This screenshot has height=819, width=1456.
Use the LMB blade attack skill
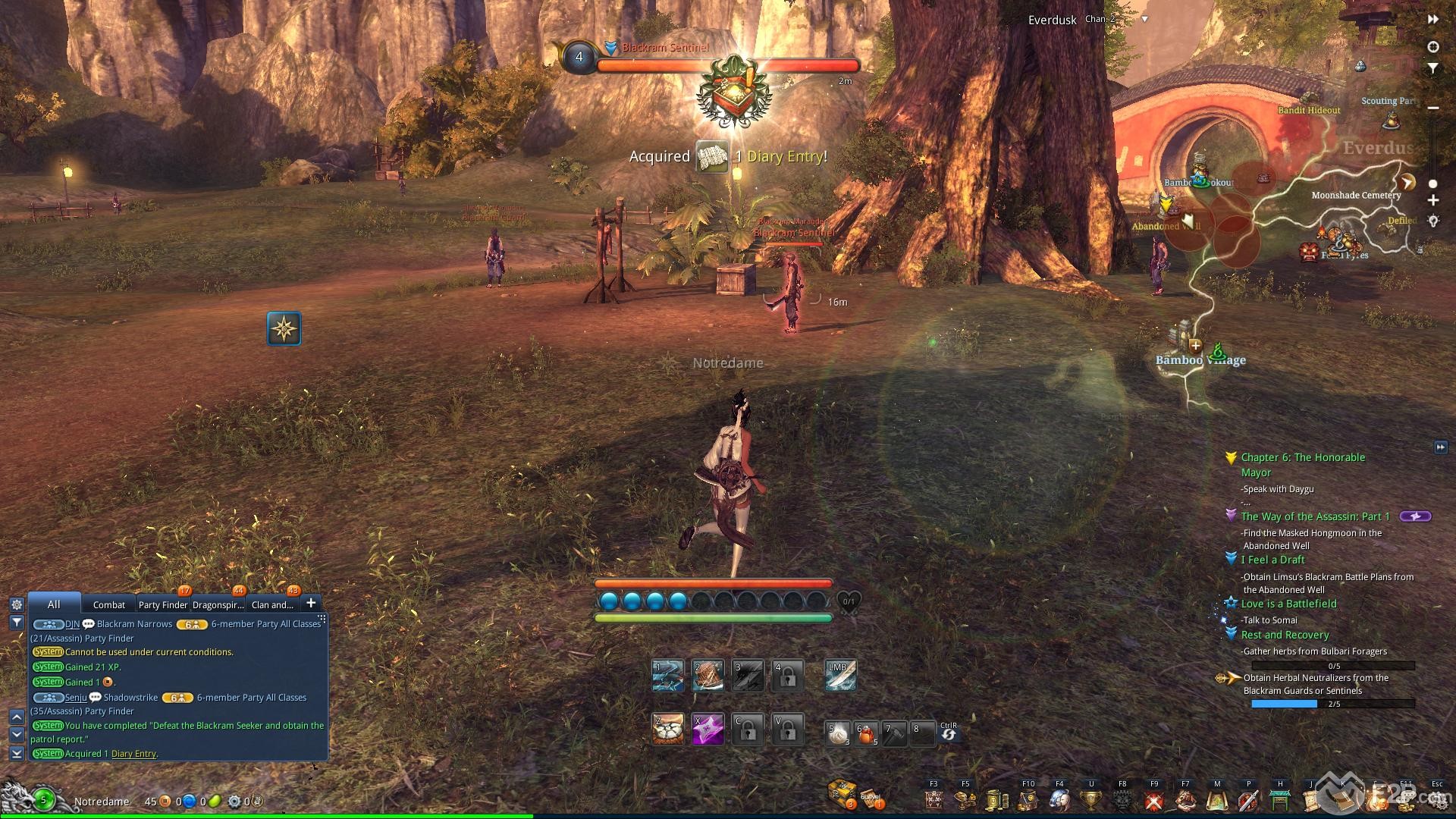coord(840,675)
